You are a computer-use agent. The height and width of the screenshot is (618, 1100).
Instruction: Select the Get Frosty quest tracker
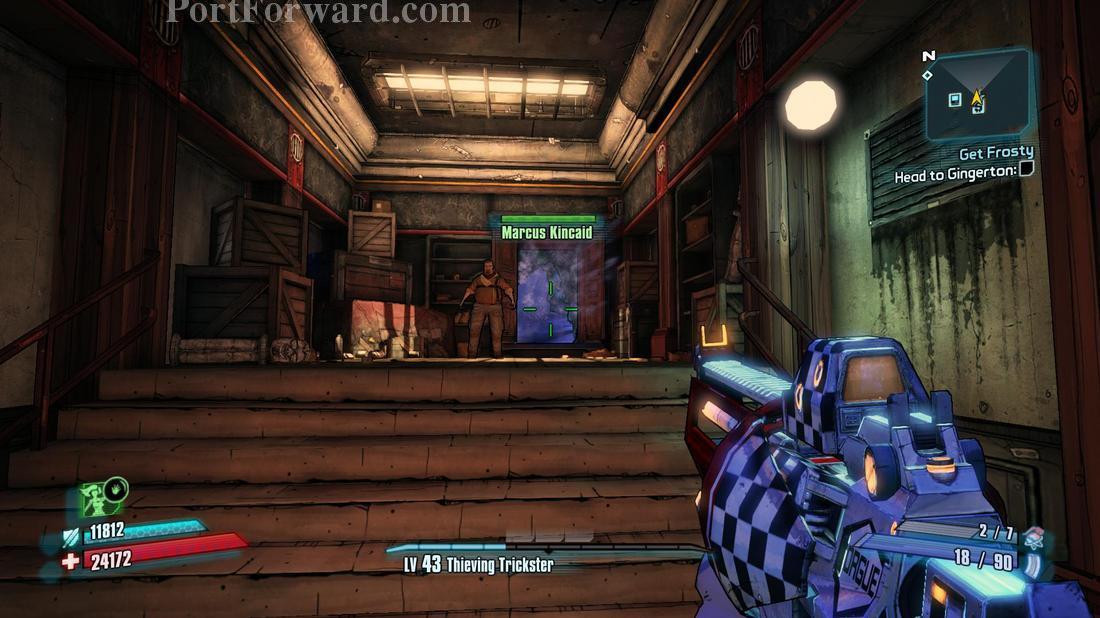[994, 154]
